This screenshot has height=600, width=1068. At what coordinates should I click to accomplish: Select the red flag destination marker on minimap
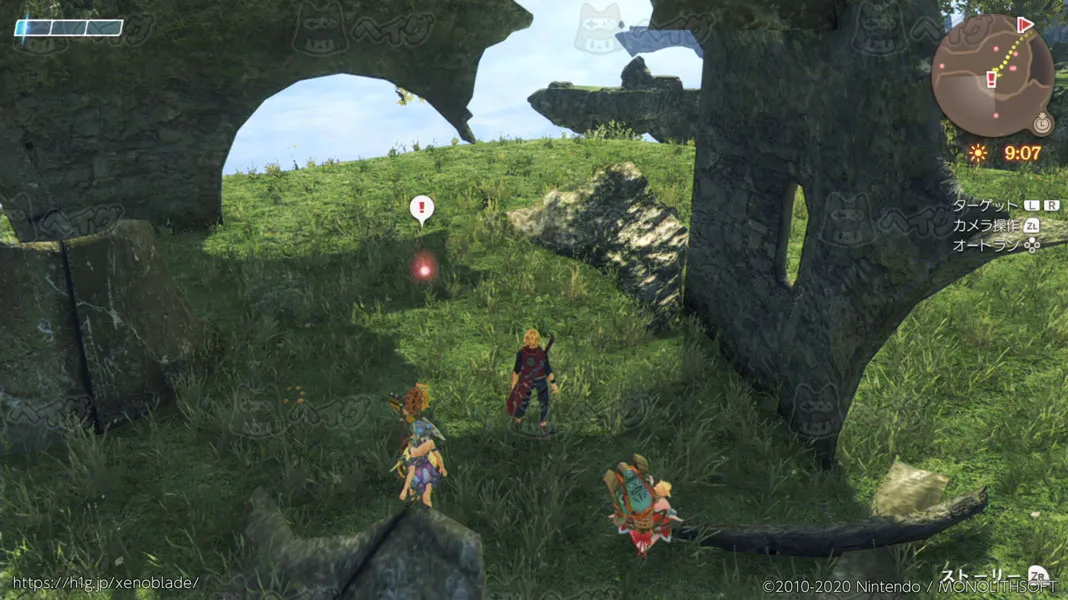pyautogui.click(x=1025, y=25)
